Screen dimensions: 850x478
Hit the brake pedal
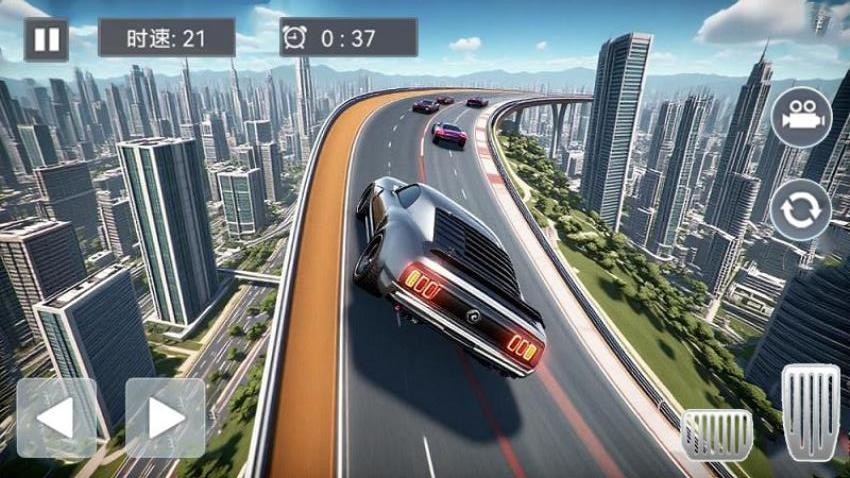[716, 433]
